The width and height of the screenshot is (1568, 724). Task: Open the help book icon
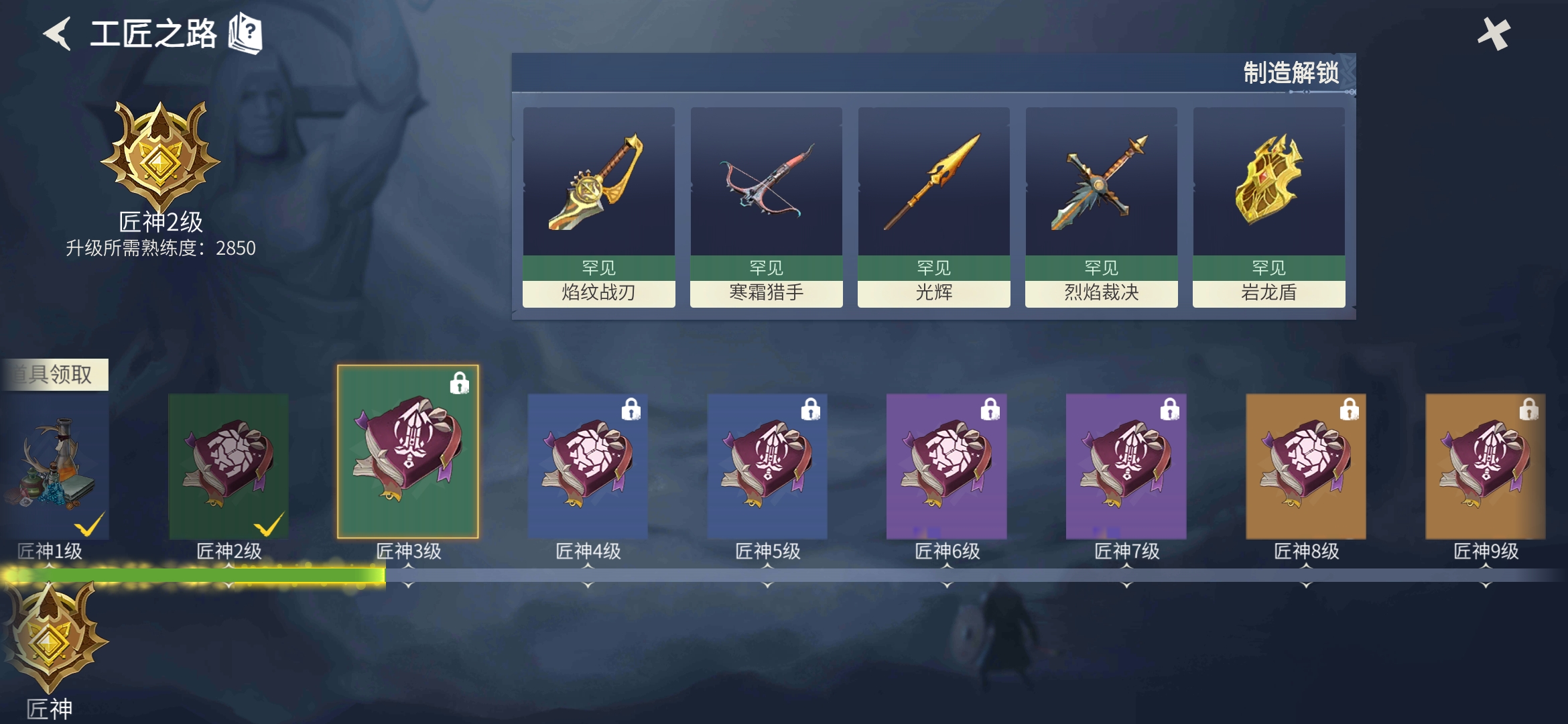245,34
